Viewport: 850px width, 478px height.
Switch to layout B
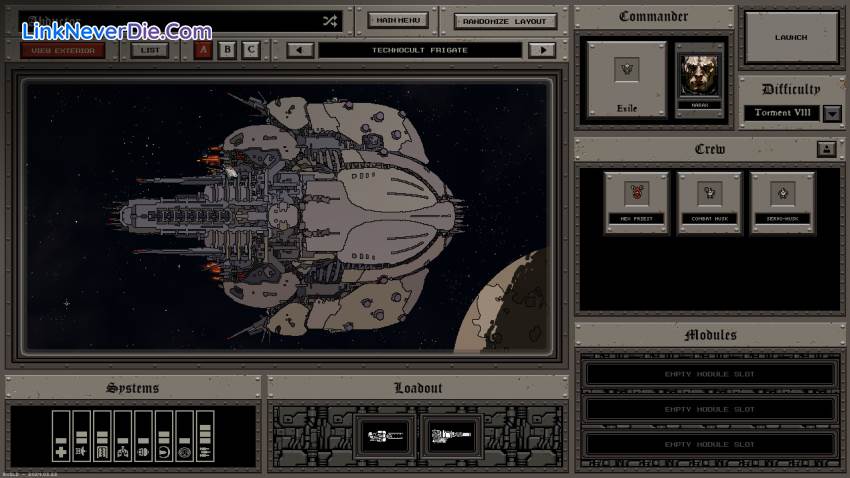pyautogui.click(x=227, y=50)
